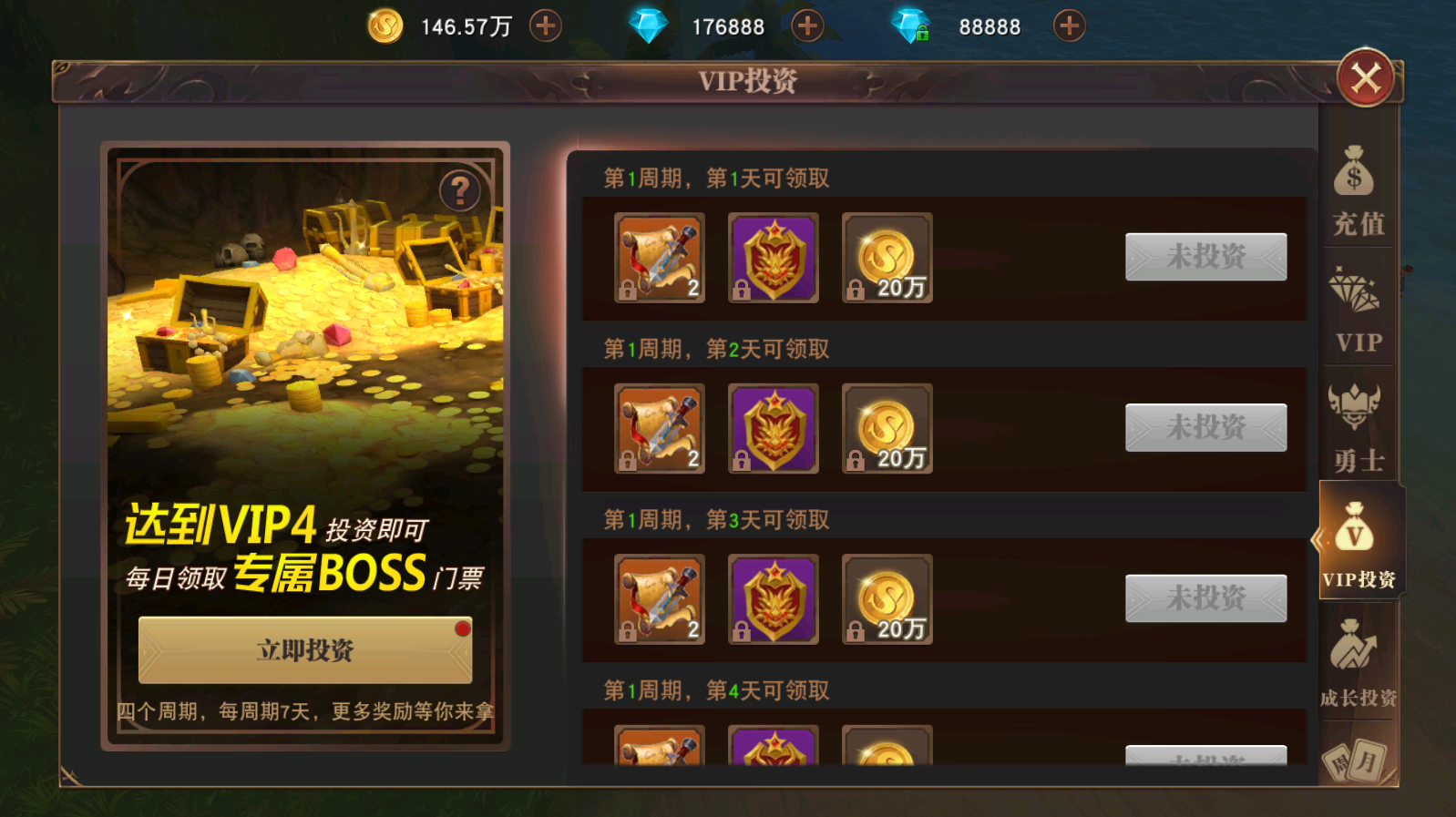Click the 20万 gold coin reward for day 3
1456x817 pixels.
coord(886,598)
